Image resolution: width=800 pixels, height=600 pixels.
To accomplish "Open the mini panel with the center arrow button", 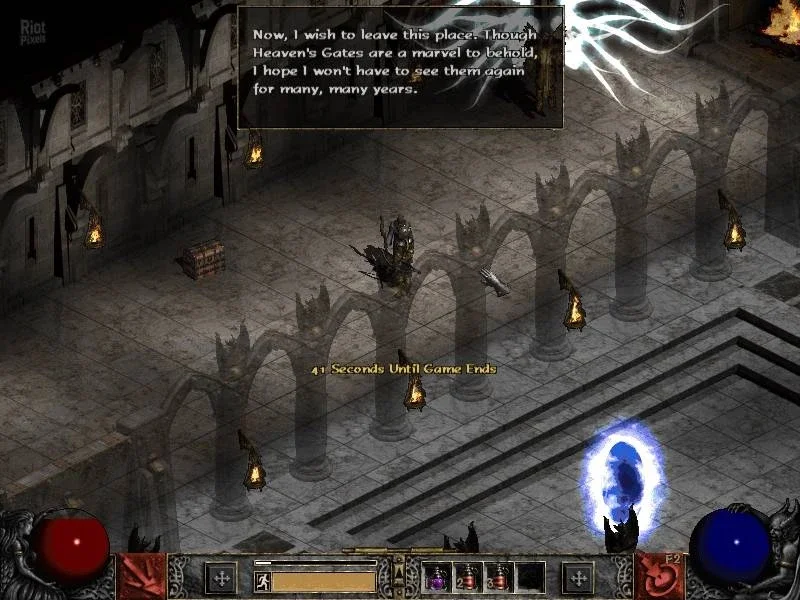I will click(x=399, y=571).
